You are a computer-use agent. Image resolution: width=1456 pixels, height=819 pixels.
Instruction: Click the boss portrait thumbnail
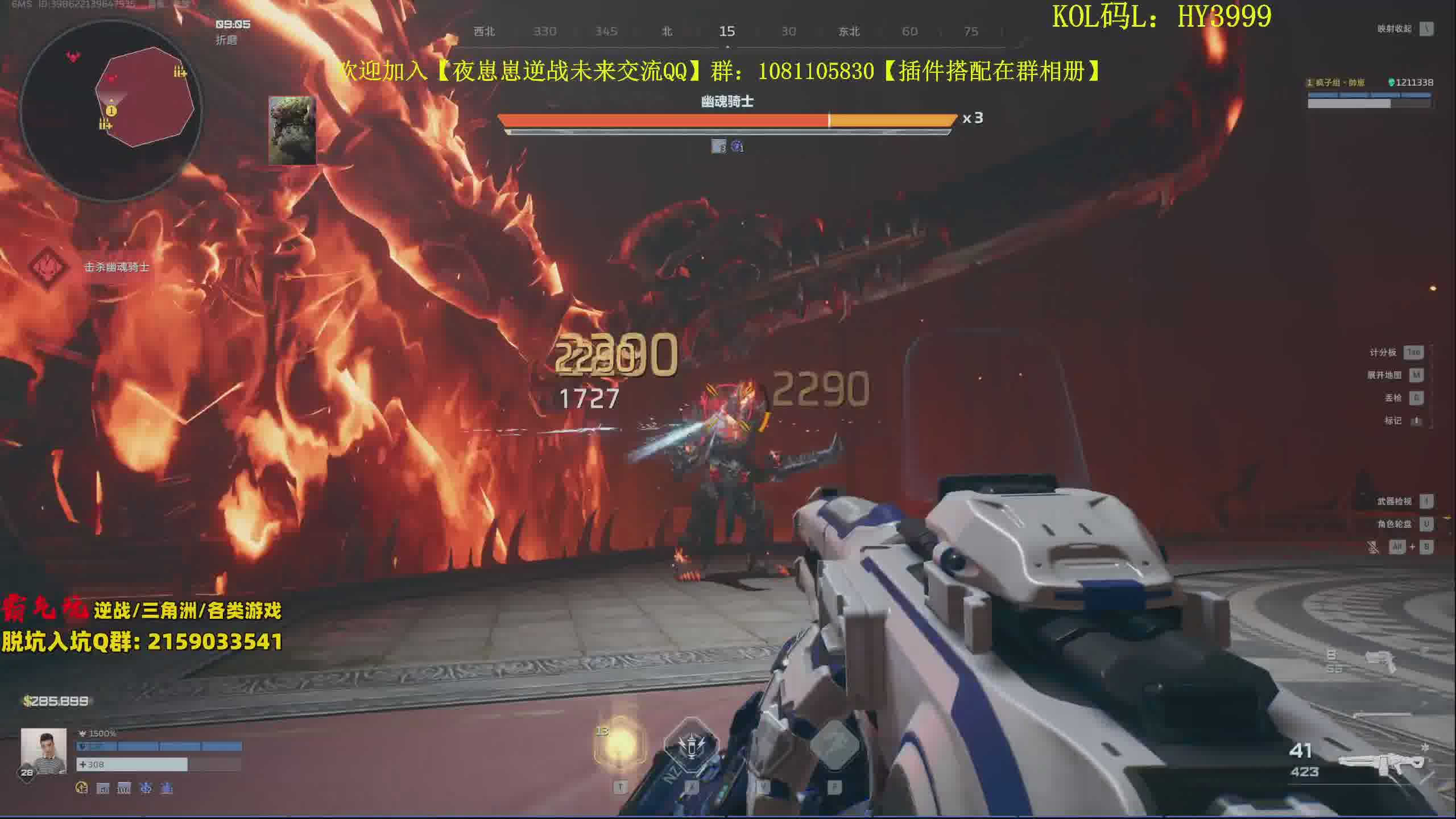292,130
